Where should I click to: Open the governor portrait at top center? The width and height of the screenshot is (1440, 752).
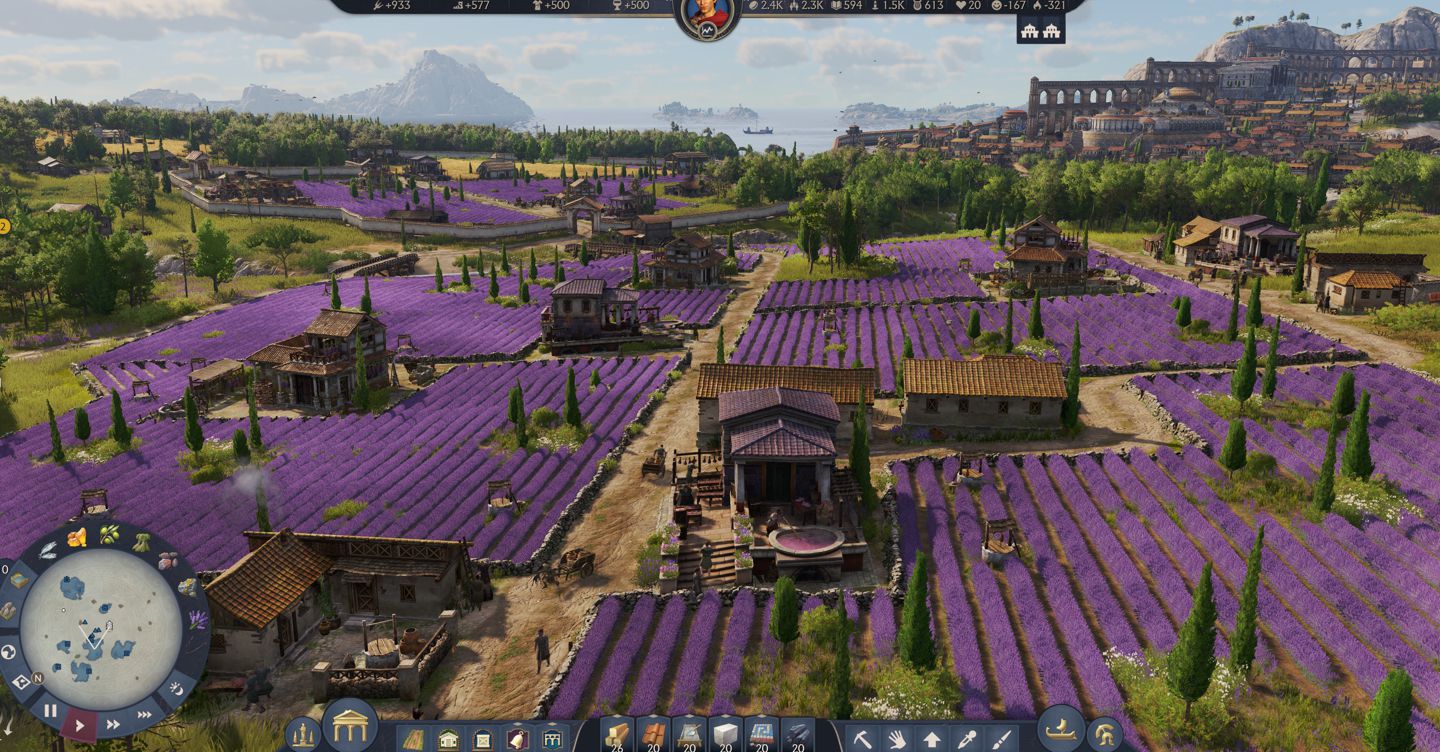pyautogui.click(x=708, y=14)
